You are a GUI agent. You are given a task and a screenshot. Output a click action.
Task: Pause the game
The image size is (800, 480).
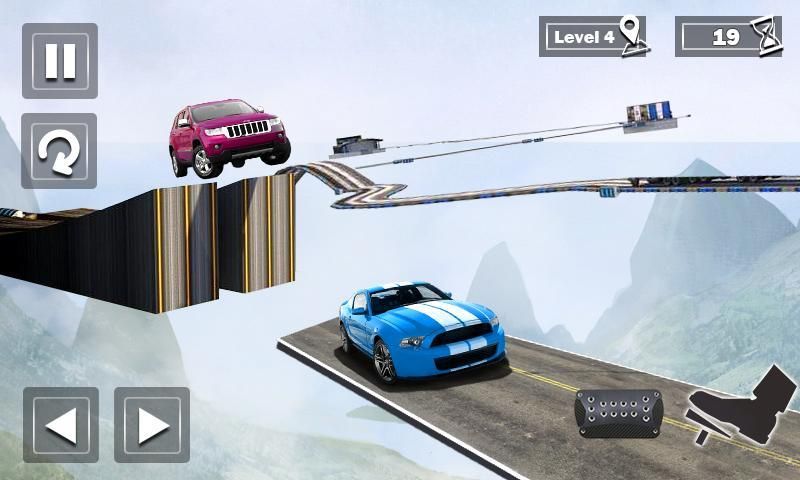pos(60,61)
